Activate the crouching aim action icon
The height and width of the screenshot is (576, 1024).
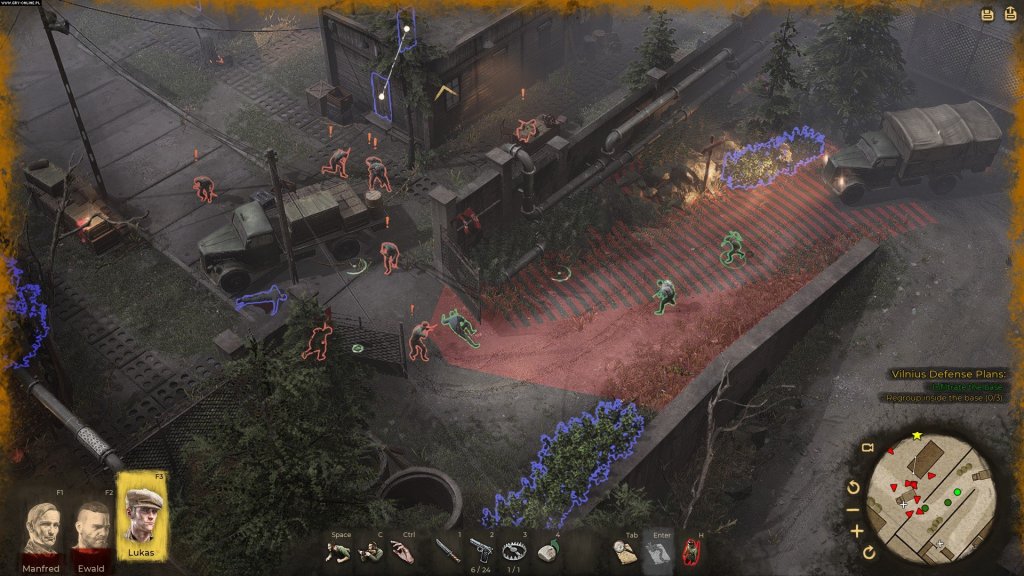[370, 553]
